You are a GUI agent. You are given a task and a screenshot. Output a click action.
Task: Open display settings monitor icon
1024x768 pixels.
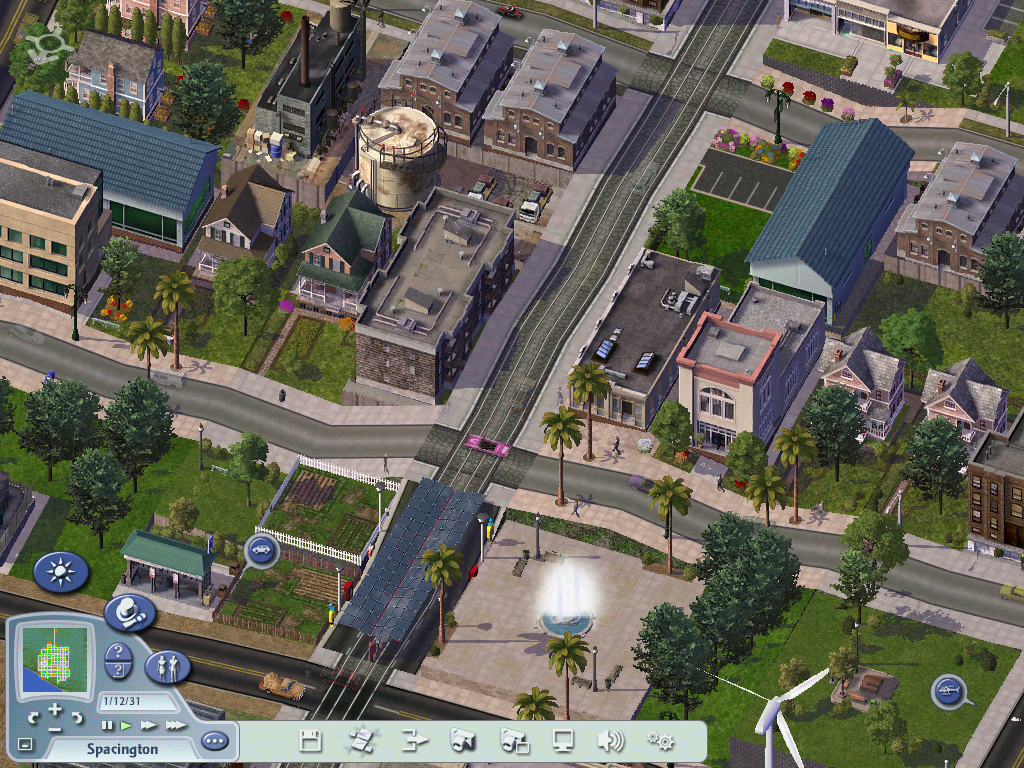tap(563, 741)
